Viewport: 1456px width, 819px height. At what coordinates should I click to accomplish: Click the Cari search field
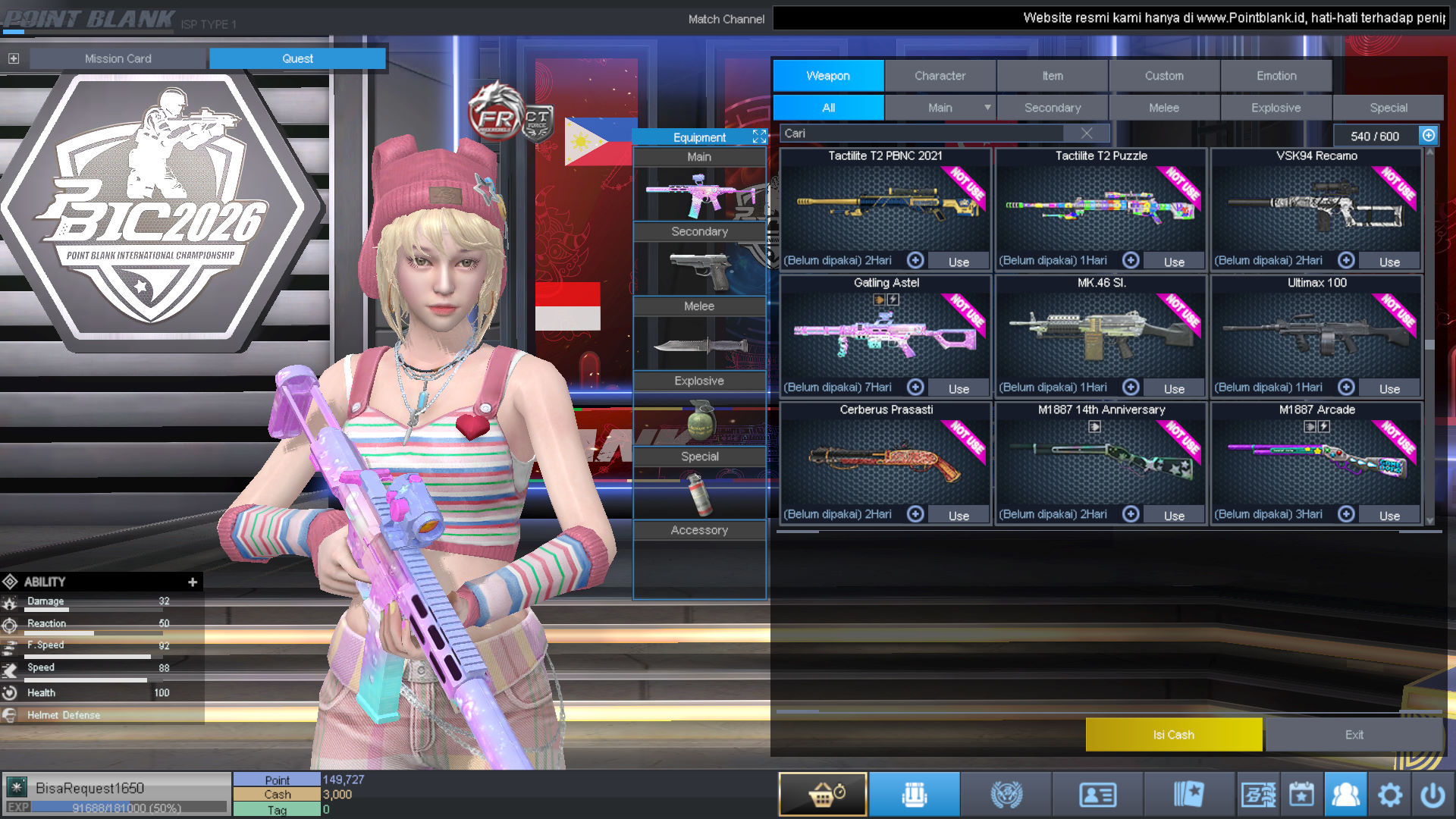[x=921, y=133]
